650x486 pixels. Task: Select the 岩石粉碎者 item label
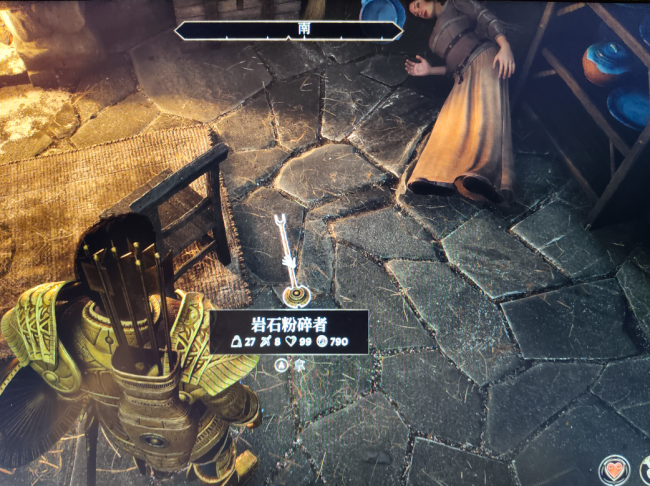point(289,323)
